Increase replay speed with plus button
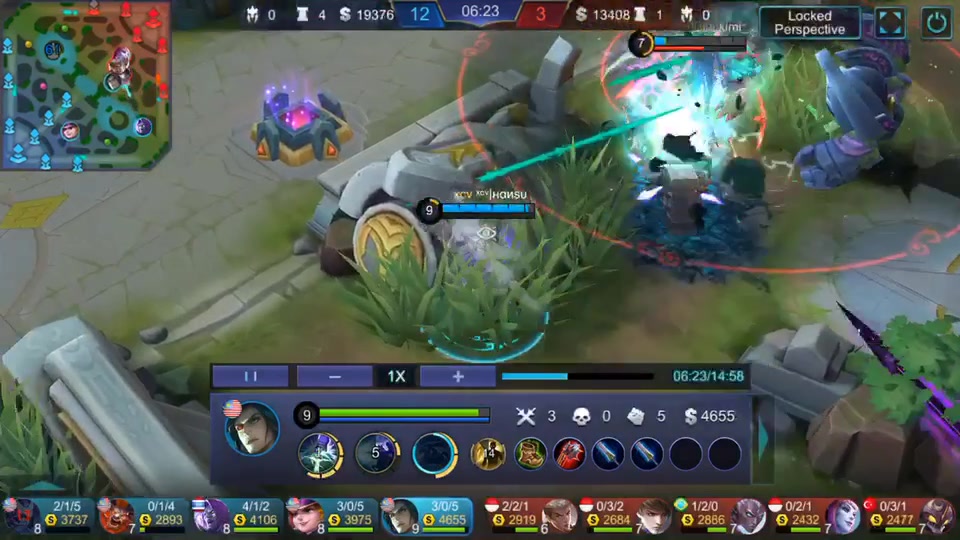This screenshot has height=540, width=960. point(458,376)
